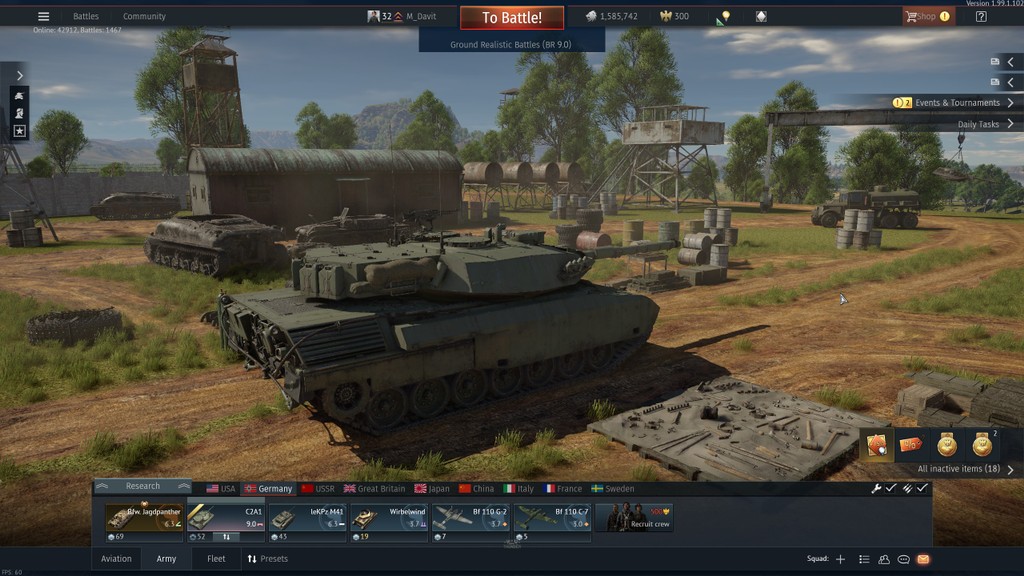Start a match with To Battle!

click(512, 18)
